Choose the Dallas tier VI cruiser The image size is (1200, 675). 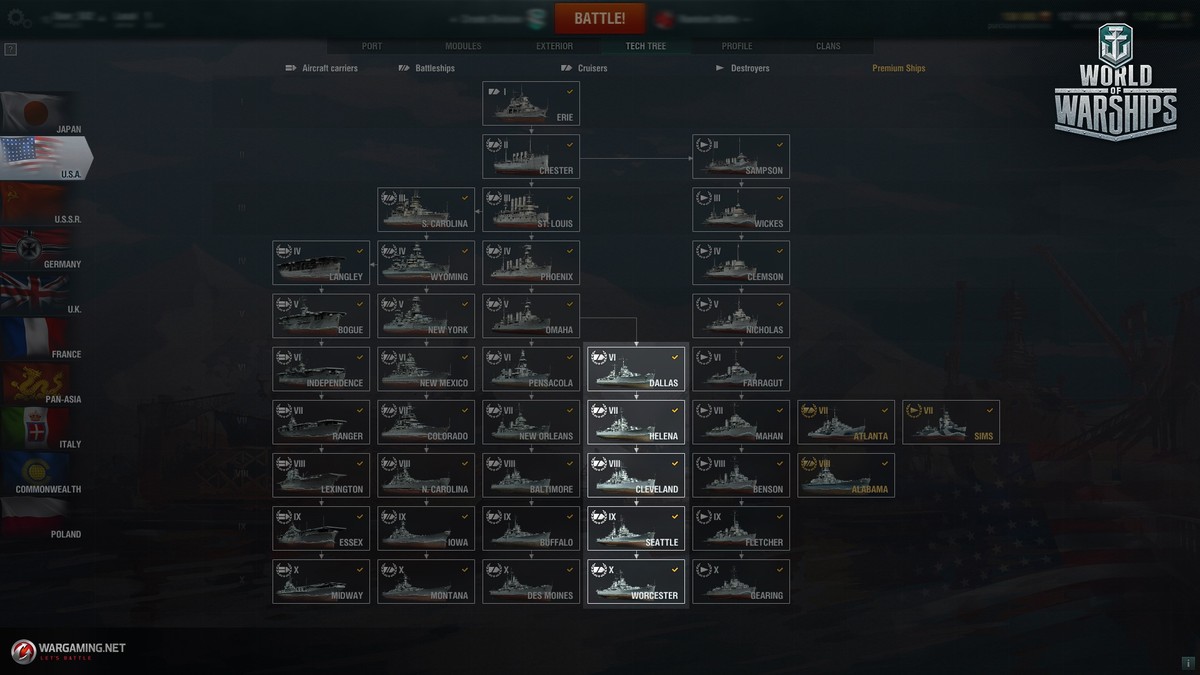click(x=636, y=369)
